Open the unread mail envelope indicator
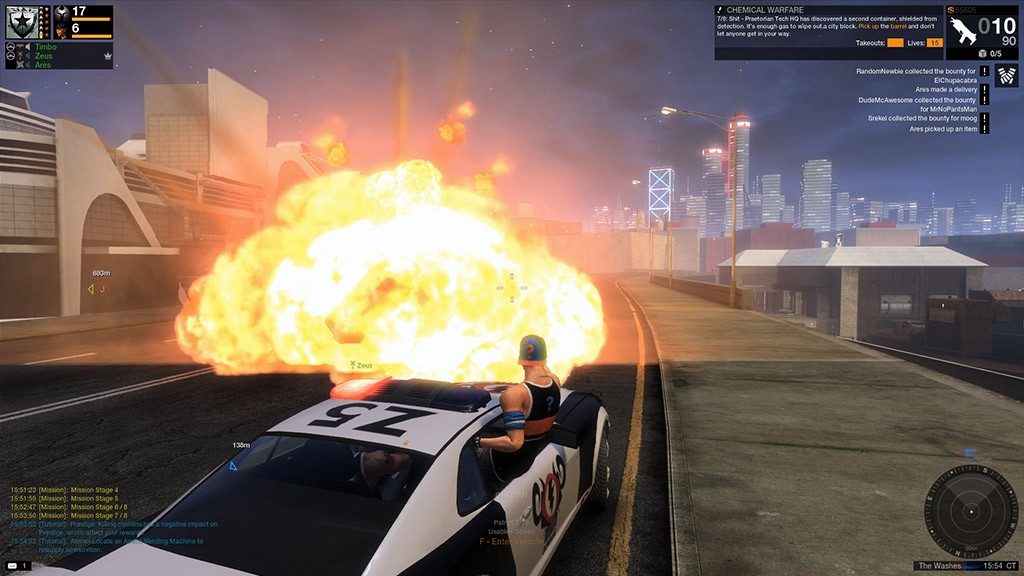The image size is (1024, 576). click(x=12, y=566)
